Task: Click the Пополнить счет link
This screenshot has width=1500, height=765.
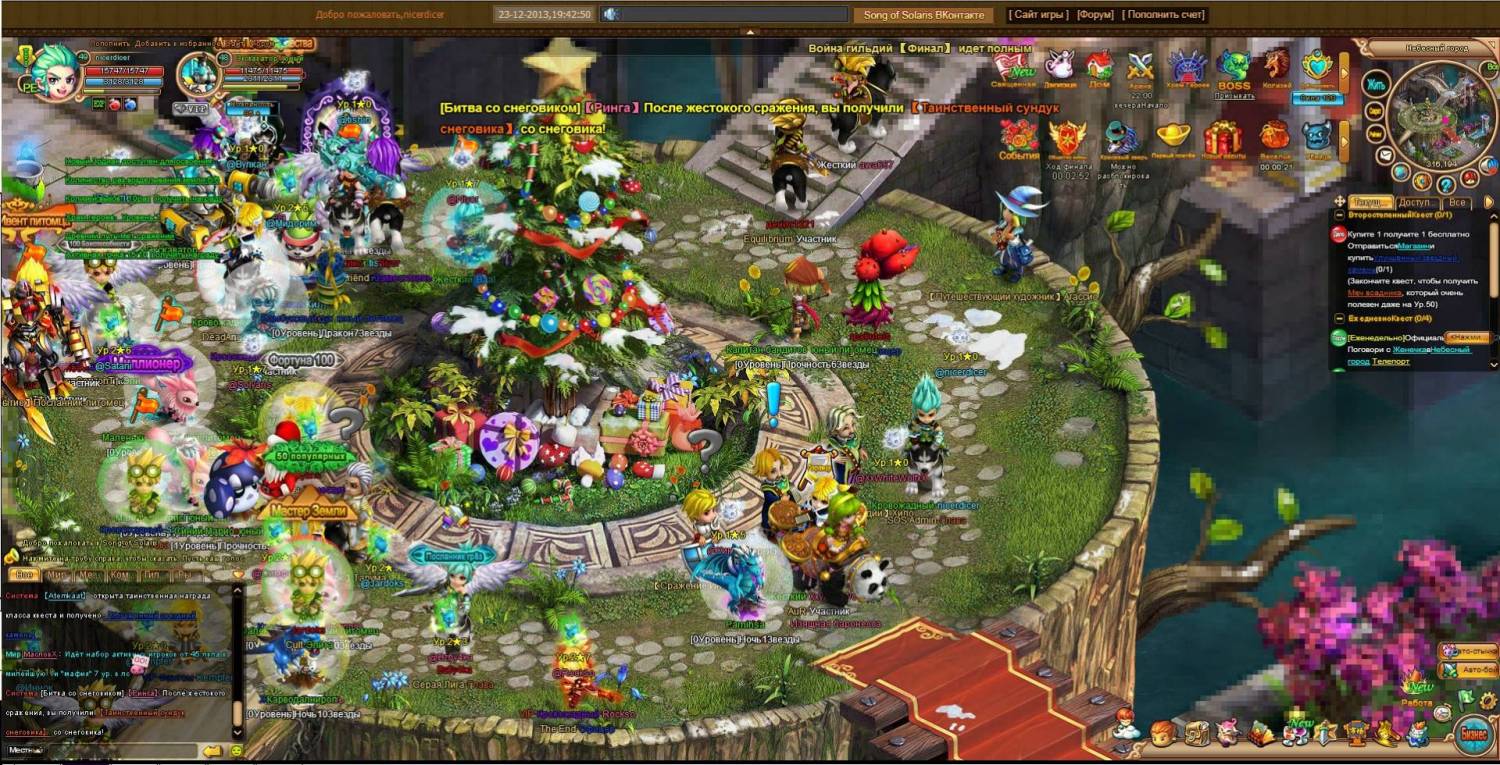Action: tap(1164, 15)
